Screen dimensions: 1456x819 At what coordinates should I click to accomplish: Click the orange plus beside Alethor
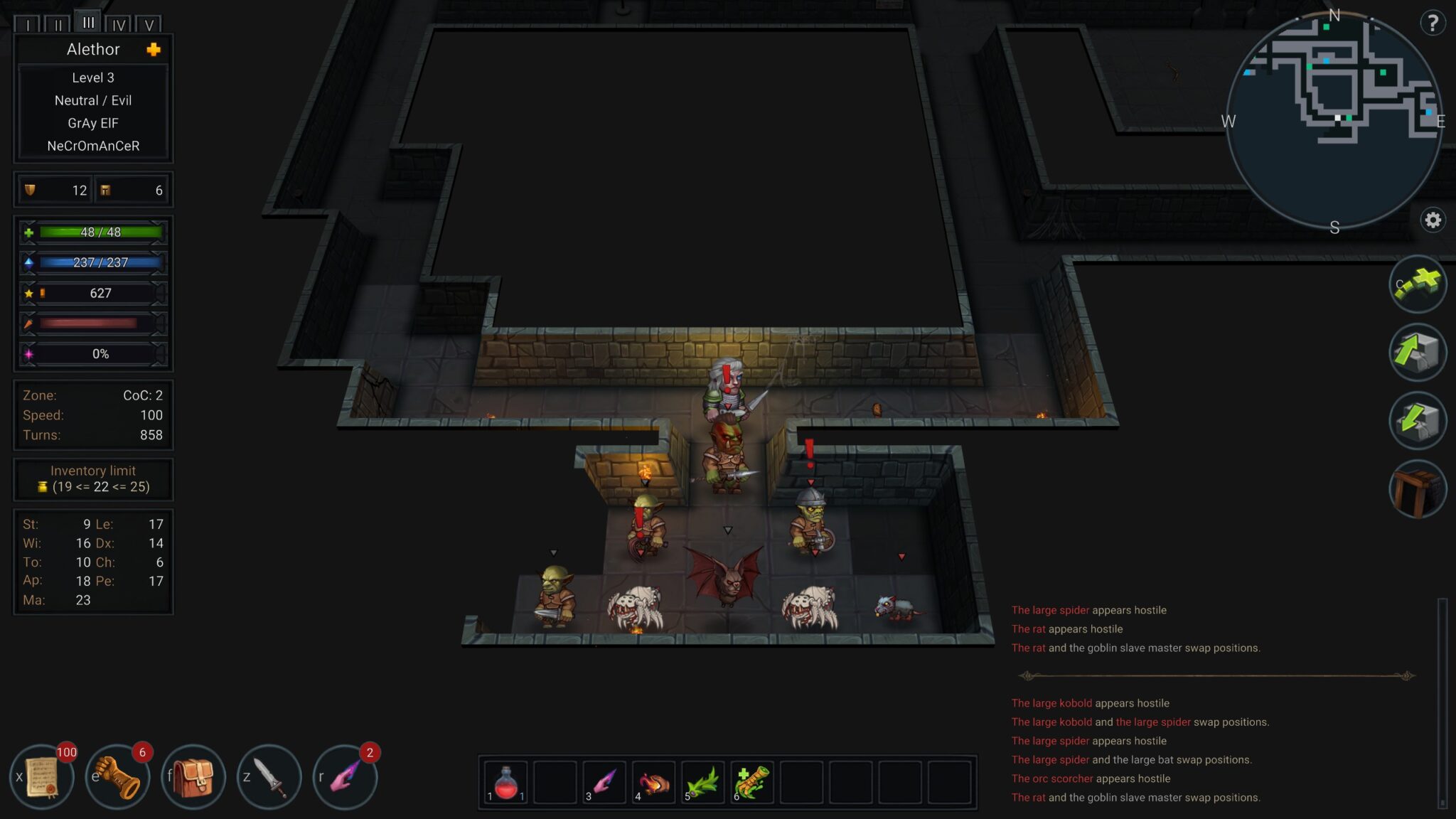click(x=154, y=49)
